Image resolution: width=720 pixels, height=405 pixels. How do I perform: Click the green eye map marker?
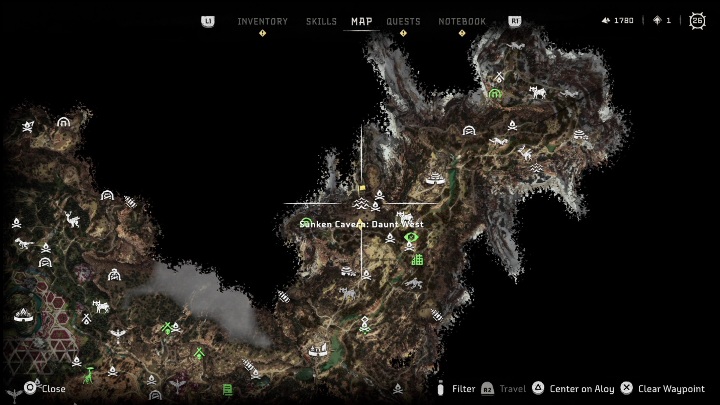pos(410,237)
